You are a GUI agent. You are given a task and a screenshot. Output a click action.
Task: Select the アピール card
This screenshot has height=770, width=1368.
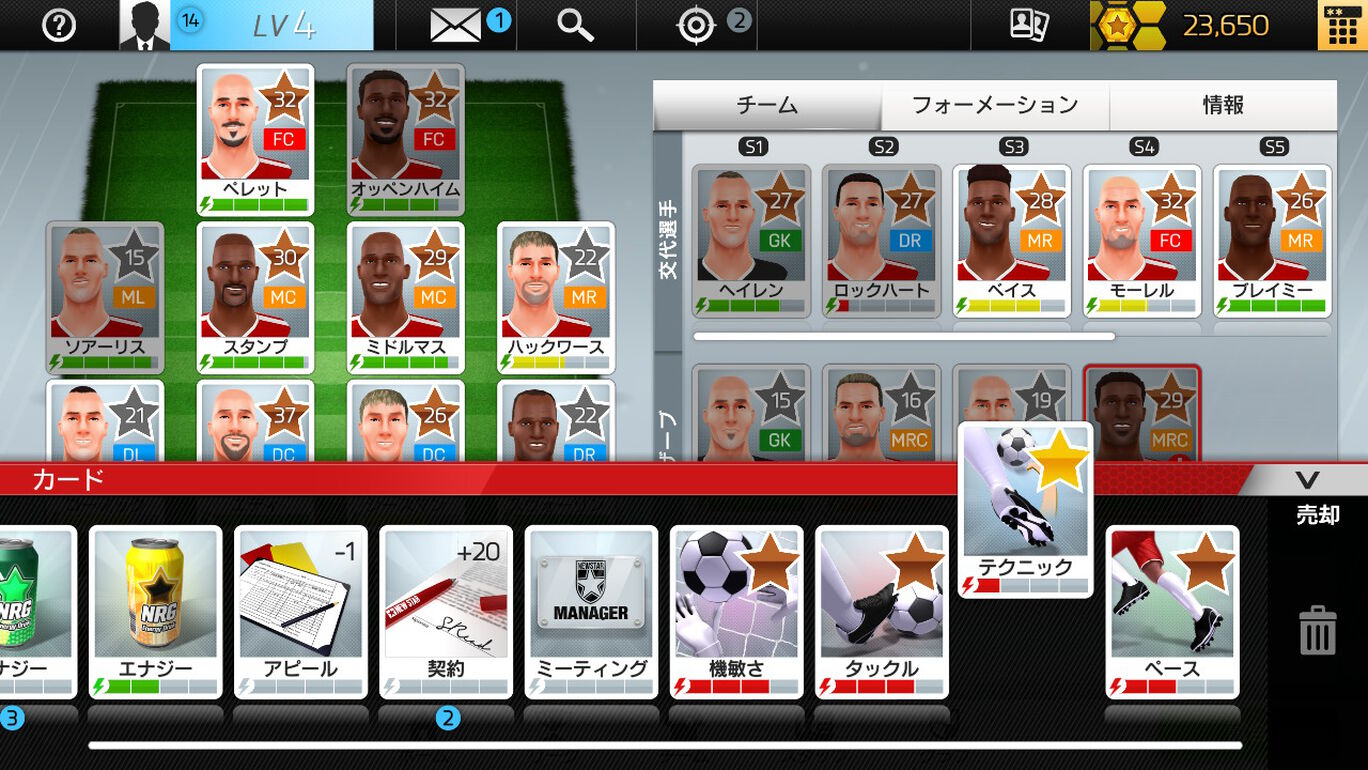pos(300,610)
